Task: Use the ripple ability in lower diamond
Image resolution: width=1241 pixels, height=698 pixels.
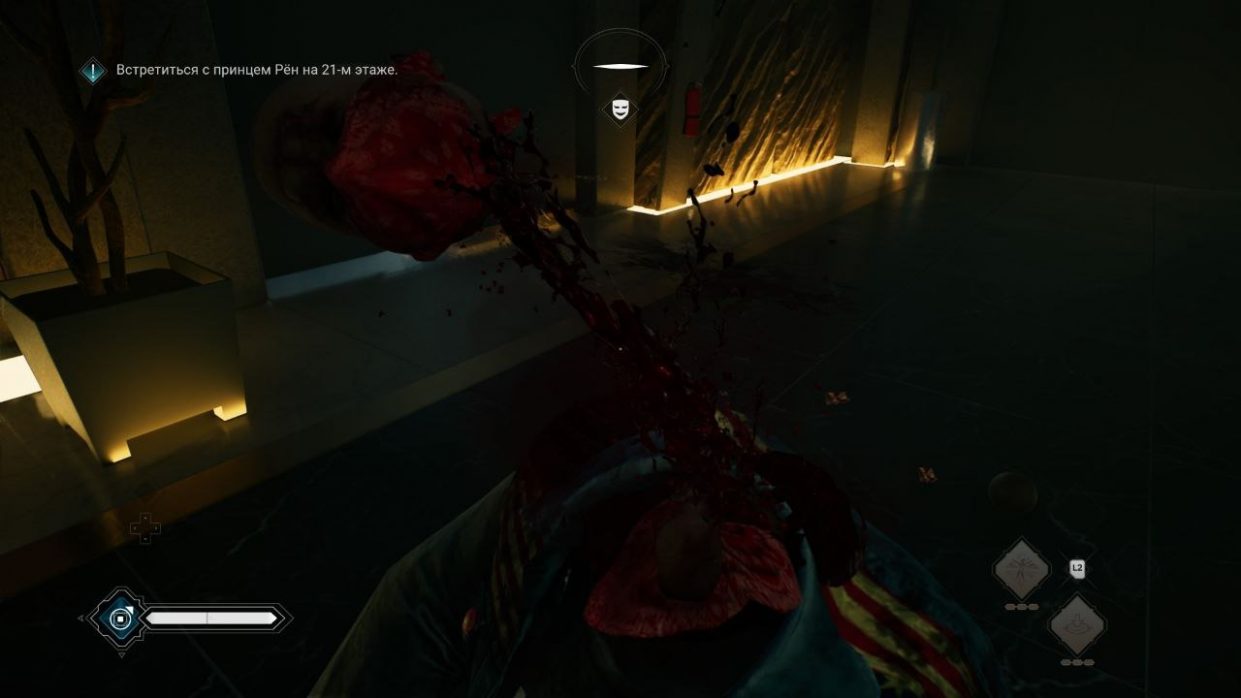Action: point(1077,625)
